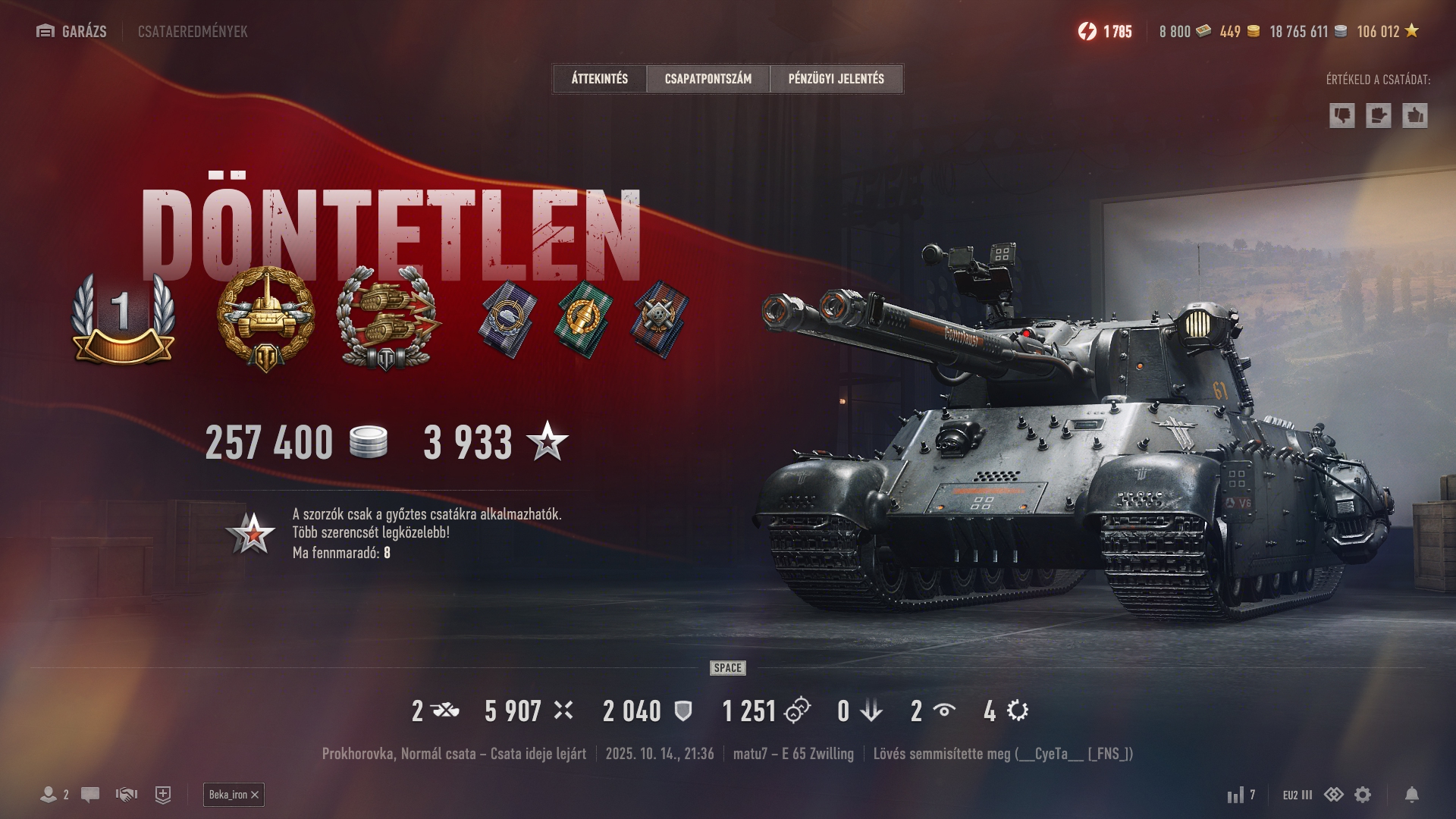The width and height of the screenshot is (1456, 819).
Task: Select the green ribbon award
Action: click(584, 318)
